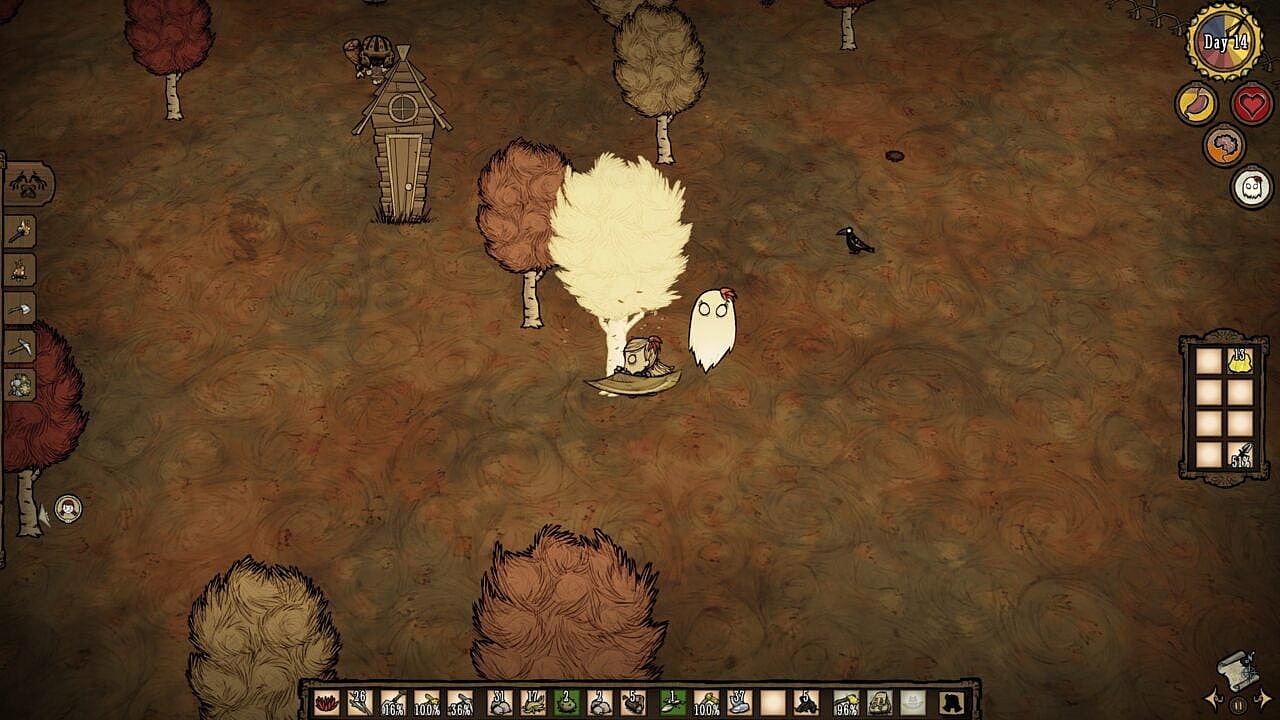Select the flower garland pinned recipe
This screenshot has height=720, width=1280.
coord(19,384)
